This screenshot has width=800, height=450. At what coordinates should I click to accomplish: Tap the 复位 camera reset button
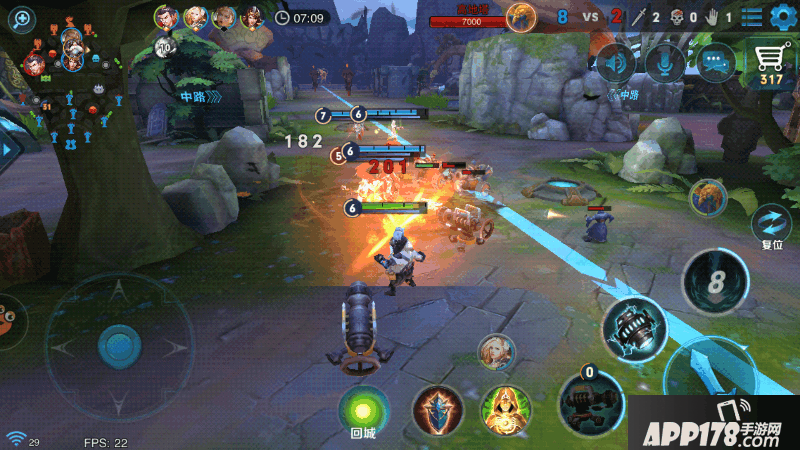point(771,222)
